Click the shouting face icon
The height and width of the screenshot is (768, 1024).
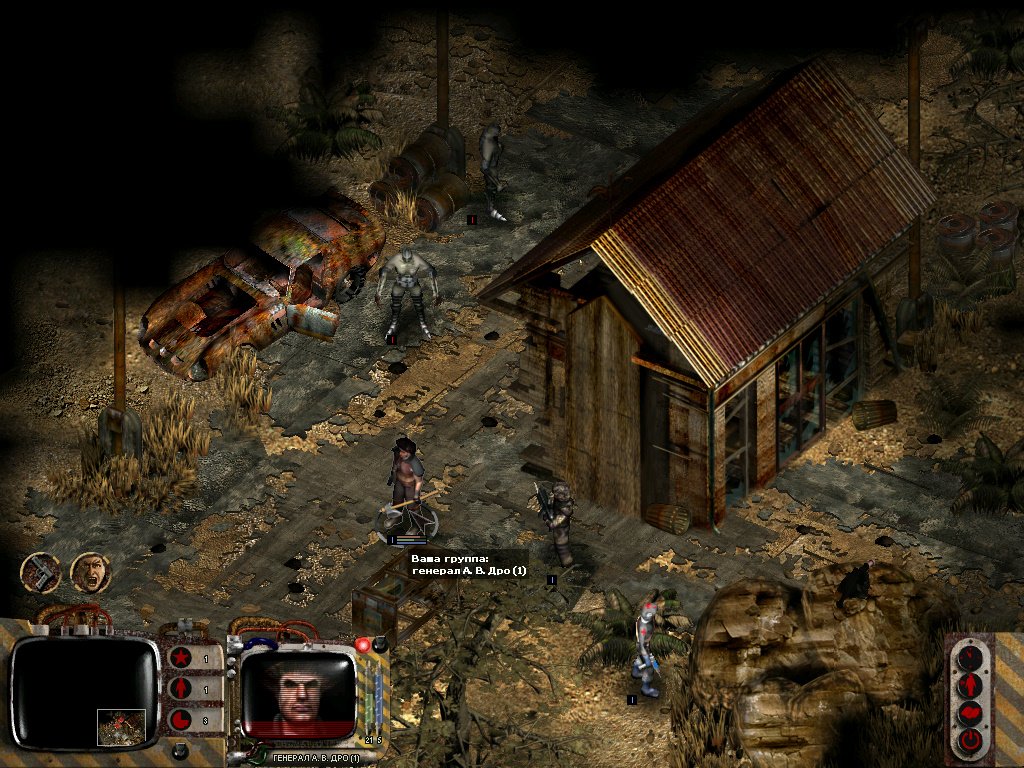[90, 572]
